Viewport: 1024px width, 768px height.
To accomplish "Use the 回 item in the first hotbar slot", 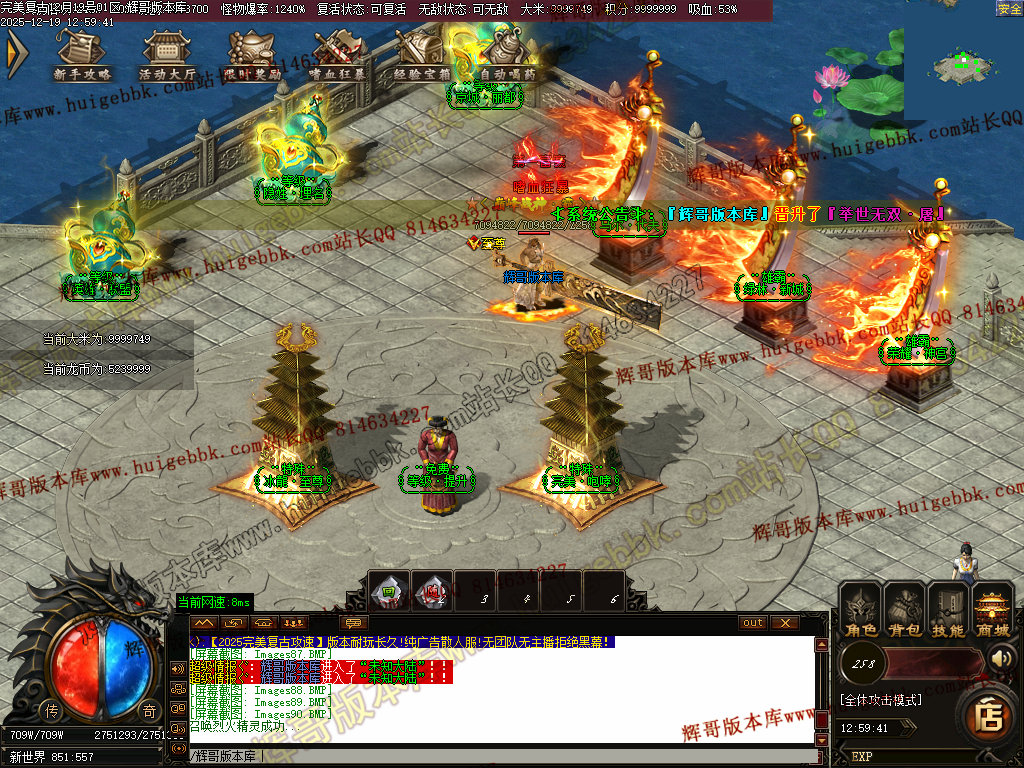I will point(388,591).
